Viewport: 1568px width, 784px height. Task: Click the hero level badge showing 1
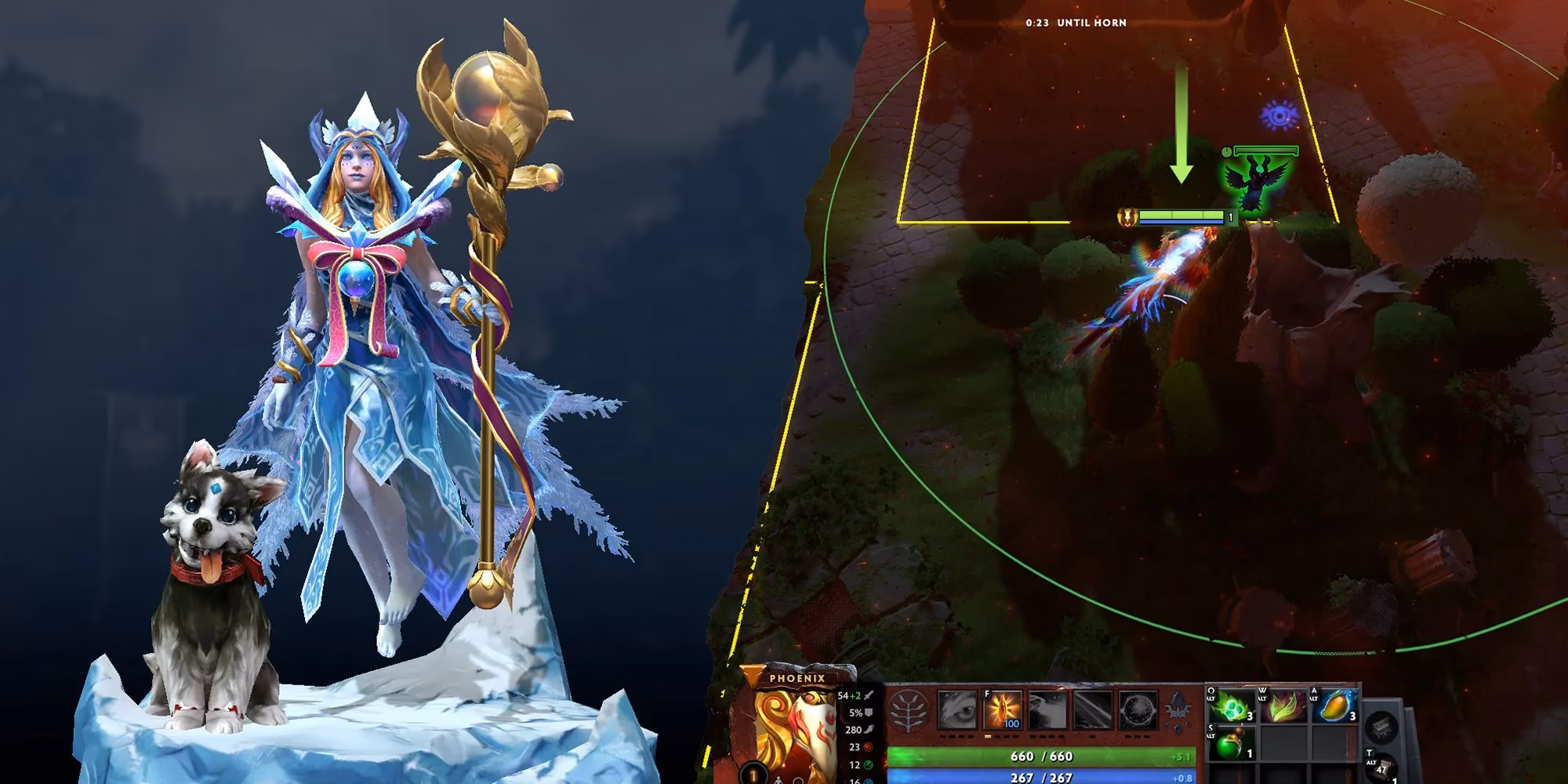753,772
